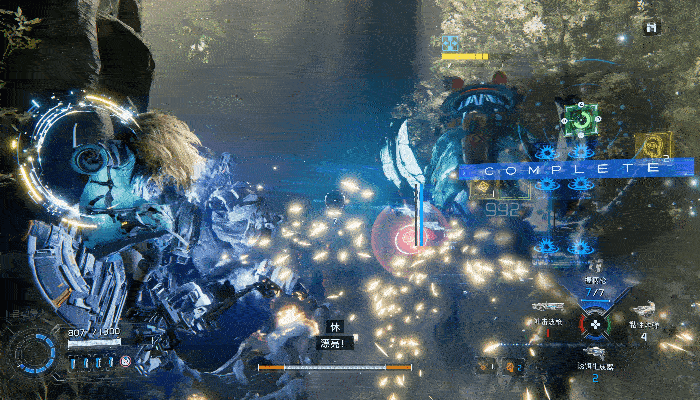Click the weapon wheel center d-pad icon
This screenshot has width=700, height=400.
tap(595, 324)
